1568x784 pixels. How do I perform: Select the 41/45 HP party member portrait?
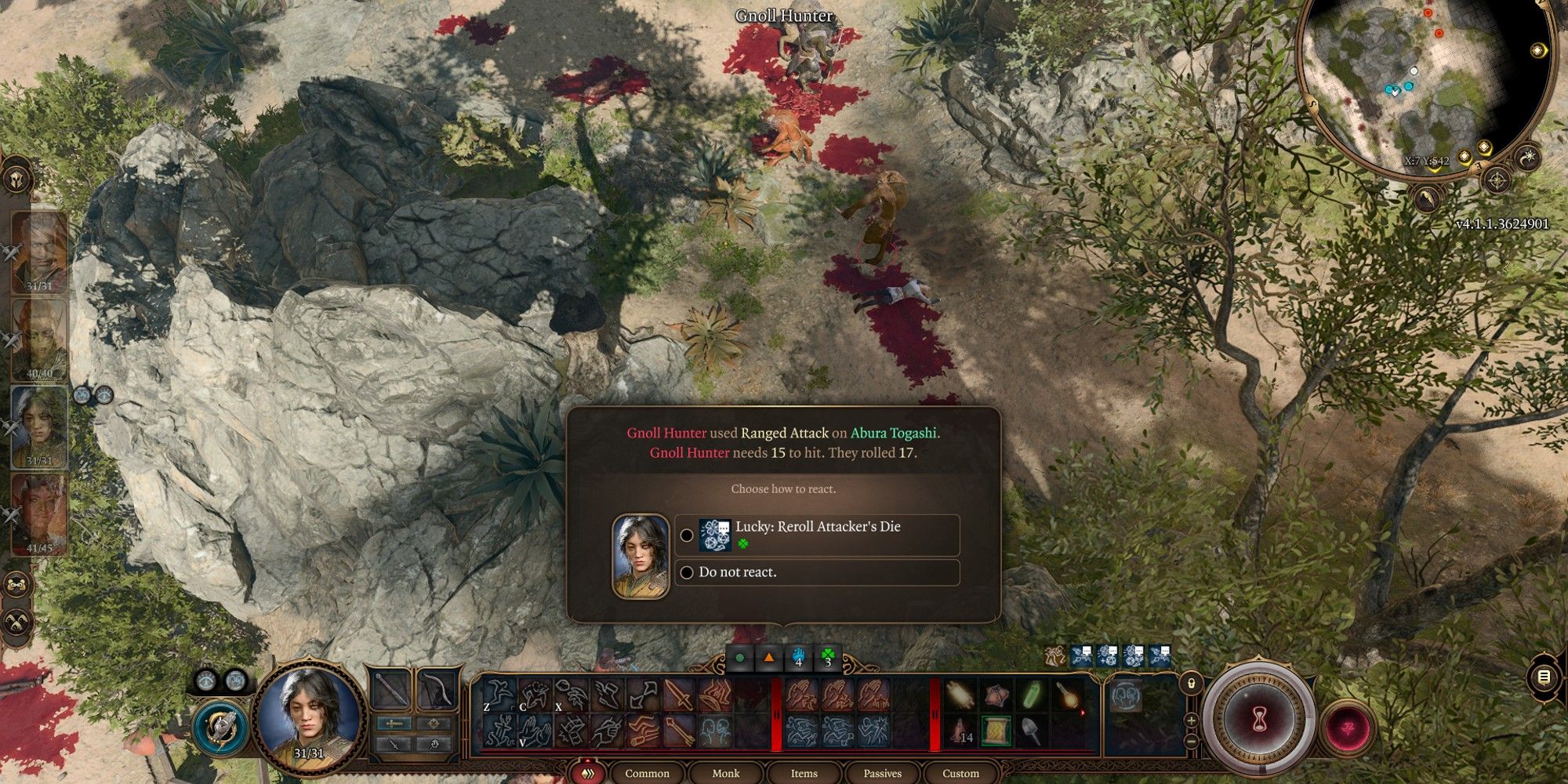click(x=39, y=514)
